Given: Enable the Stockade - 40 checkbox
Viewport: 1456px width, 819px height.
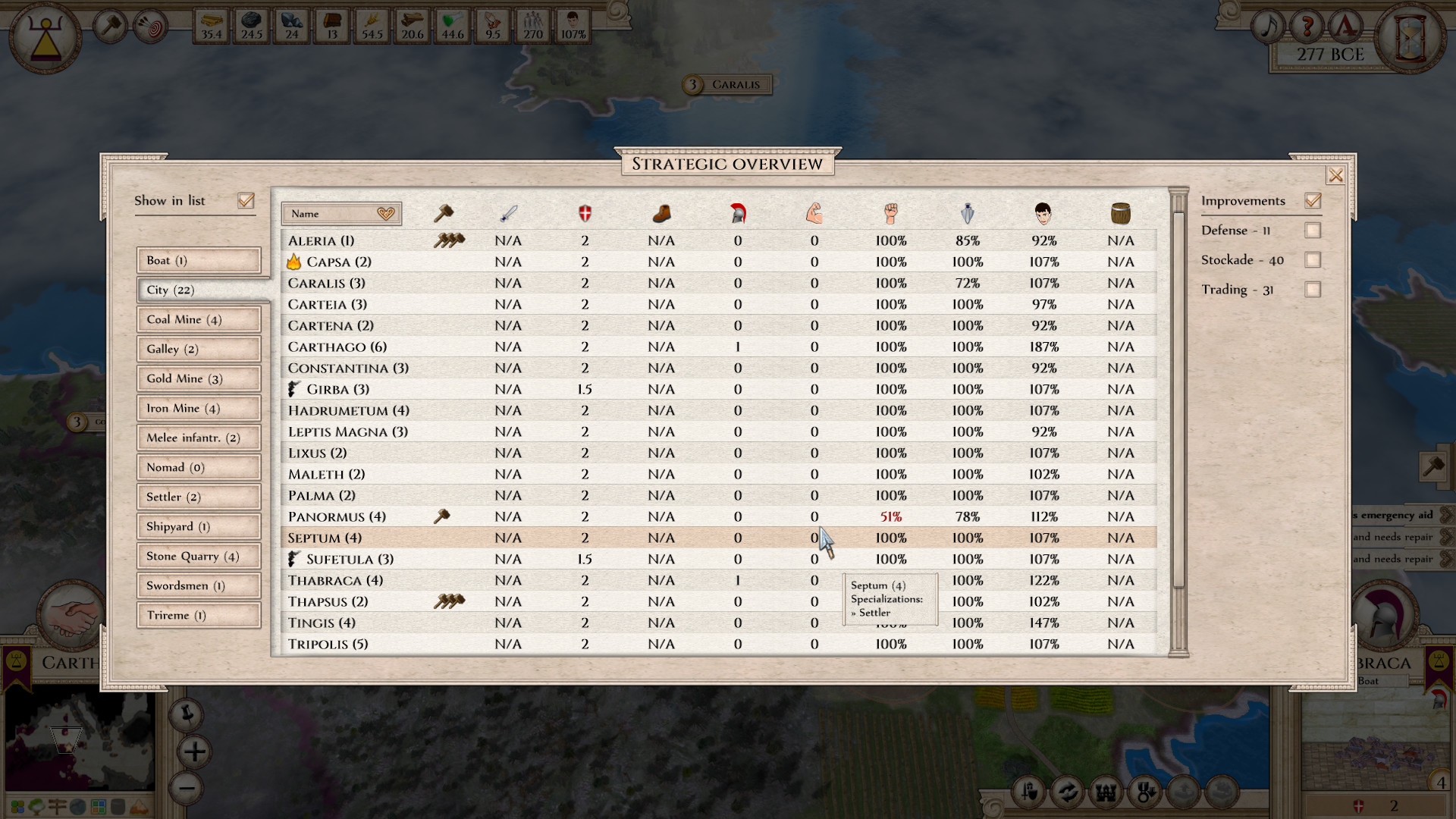Looking at the screenshot, I should pos(1313,260).
